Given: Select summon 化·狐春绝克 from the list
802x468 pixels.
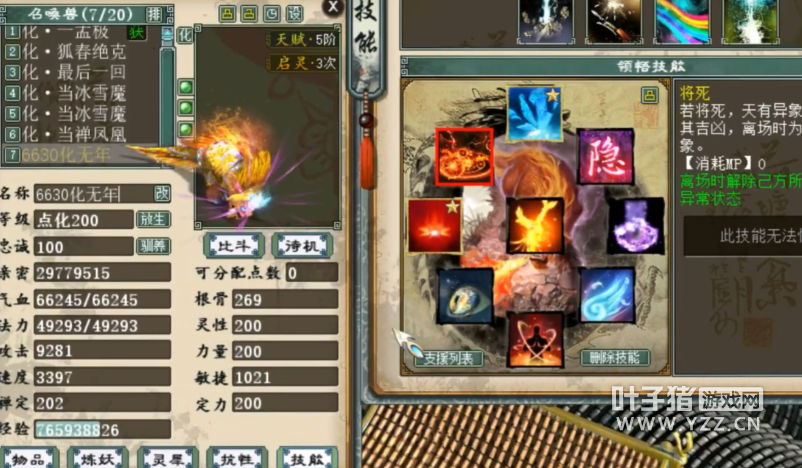Looking at the screenshot, I should (80, 52).
